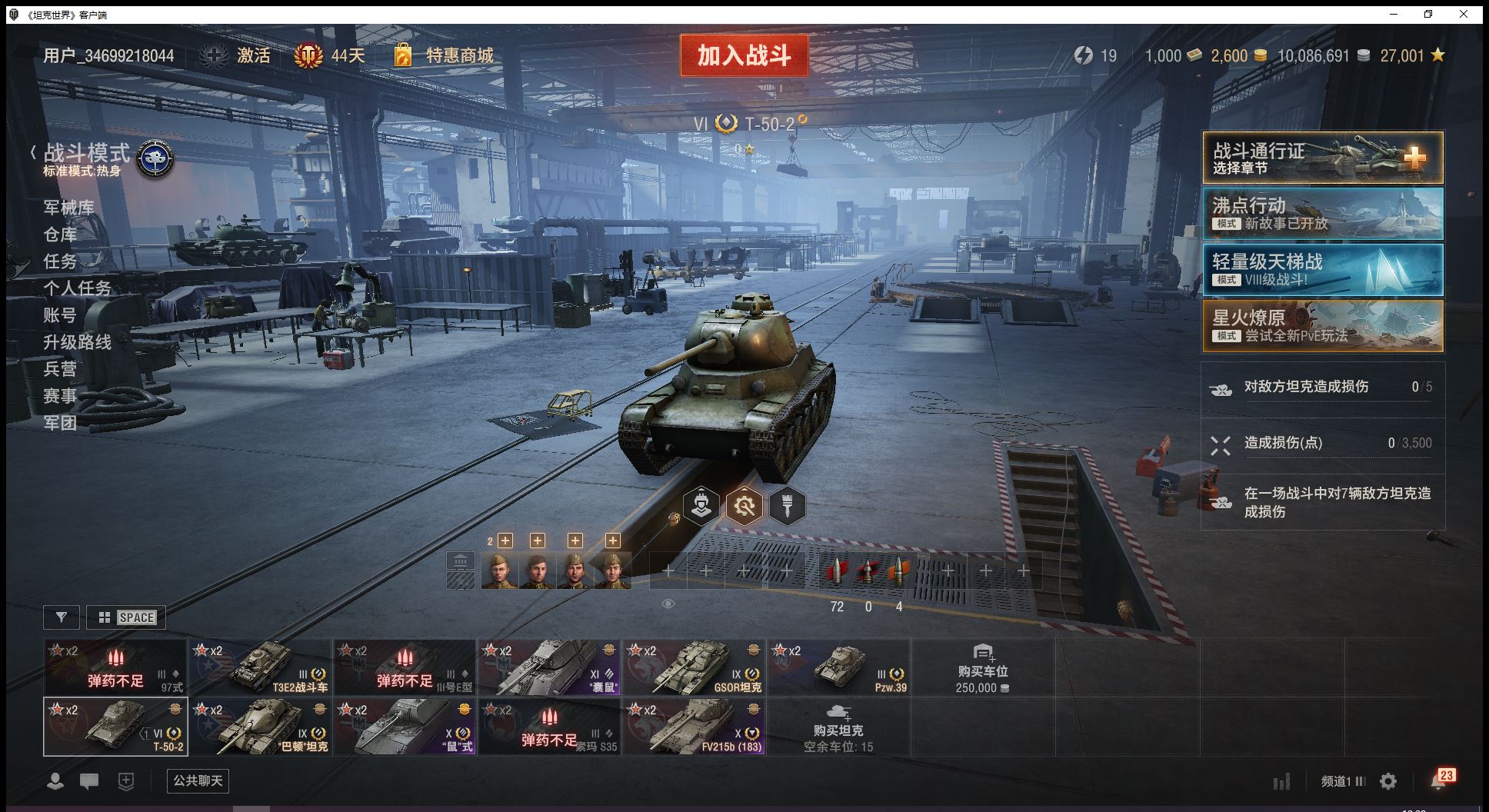Open the 公共聊天 public chat
1489x812 pixels.
point(198,781)
